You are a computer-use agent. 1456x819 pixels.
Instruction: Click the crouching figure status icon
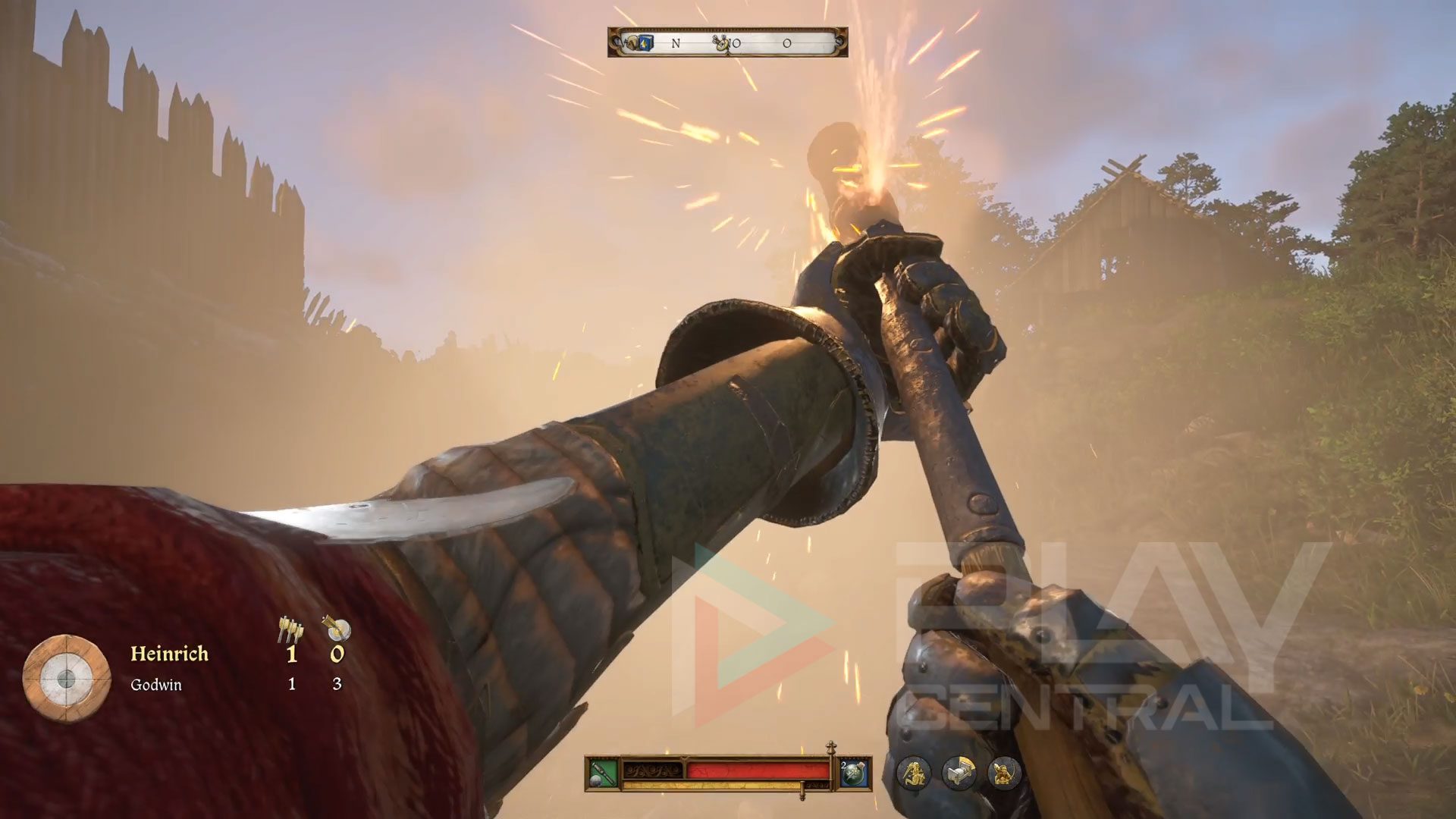pyautogui.click(x=915, y=773)
